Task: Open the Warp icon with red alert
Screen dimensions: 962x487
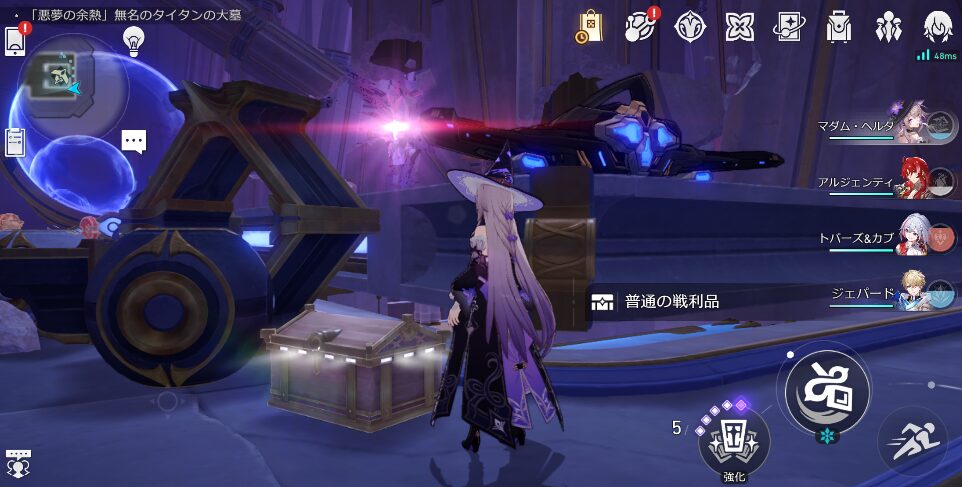Action: tap(639, 26)
